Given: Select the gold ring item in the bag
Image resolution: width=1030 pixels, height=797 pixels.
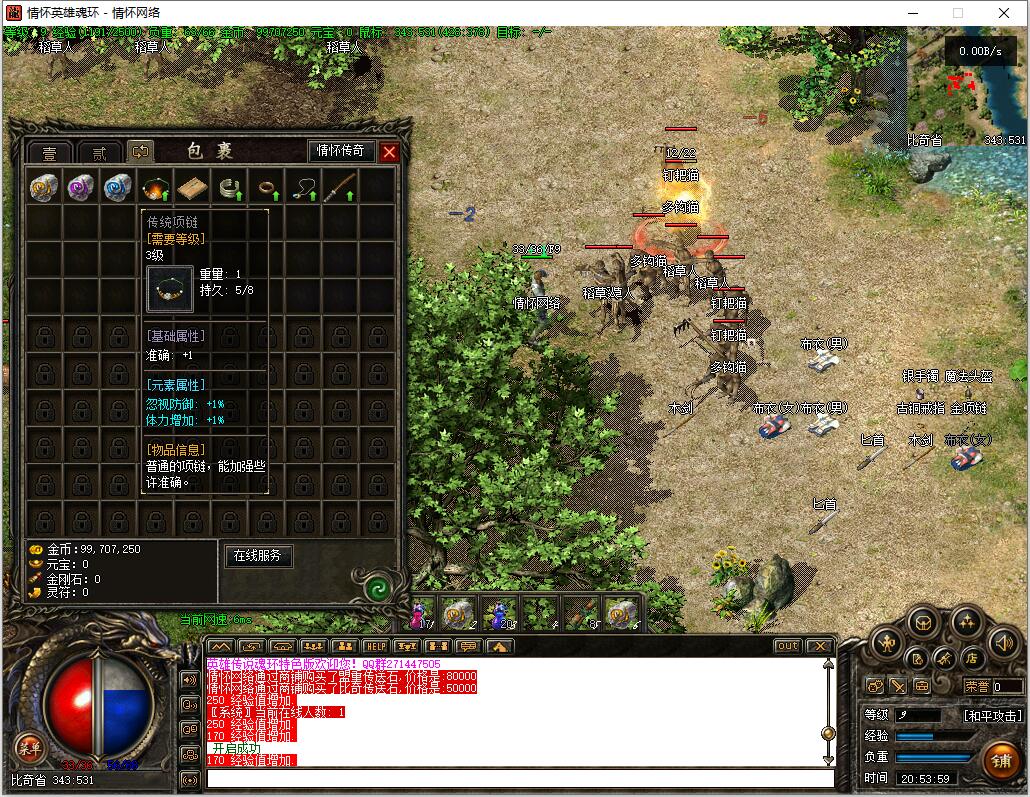Looking at the screenshot, I should pos(268,187).
